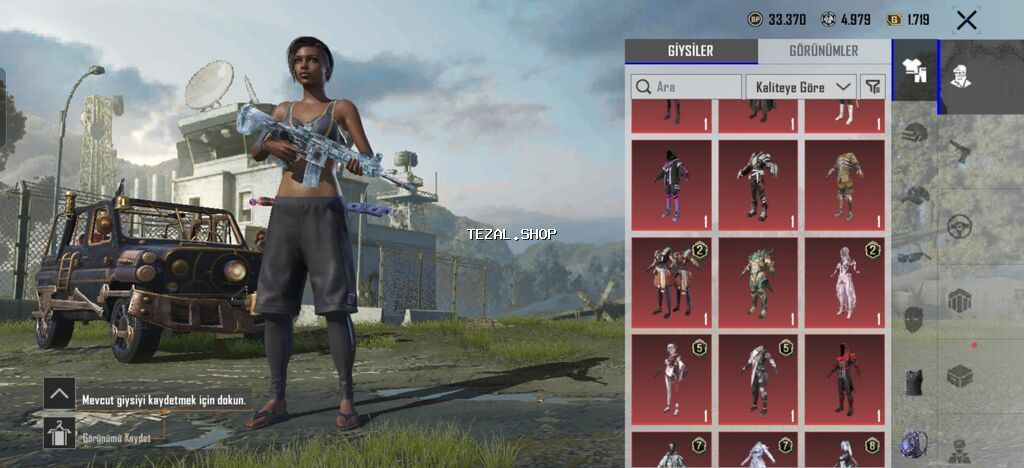Choose the green armored outfit

[758, 282]
